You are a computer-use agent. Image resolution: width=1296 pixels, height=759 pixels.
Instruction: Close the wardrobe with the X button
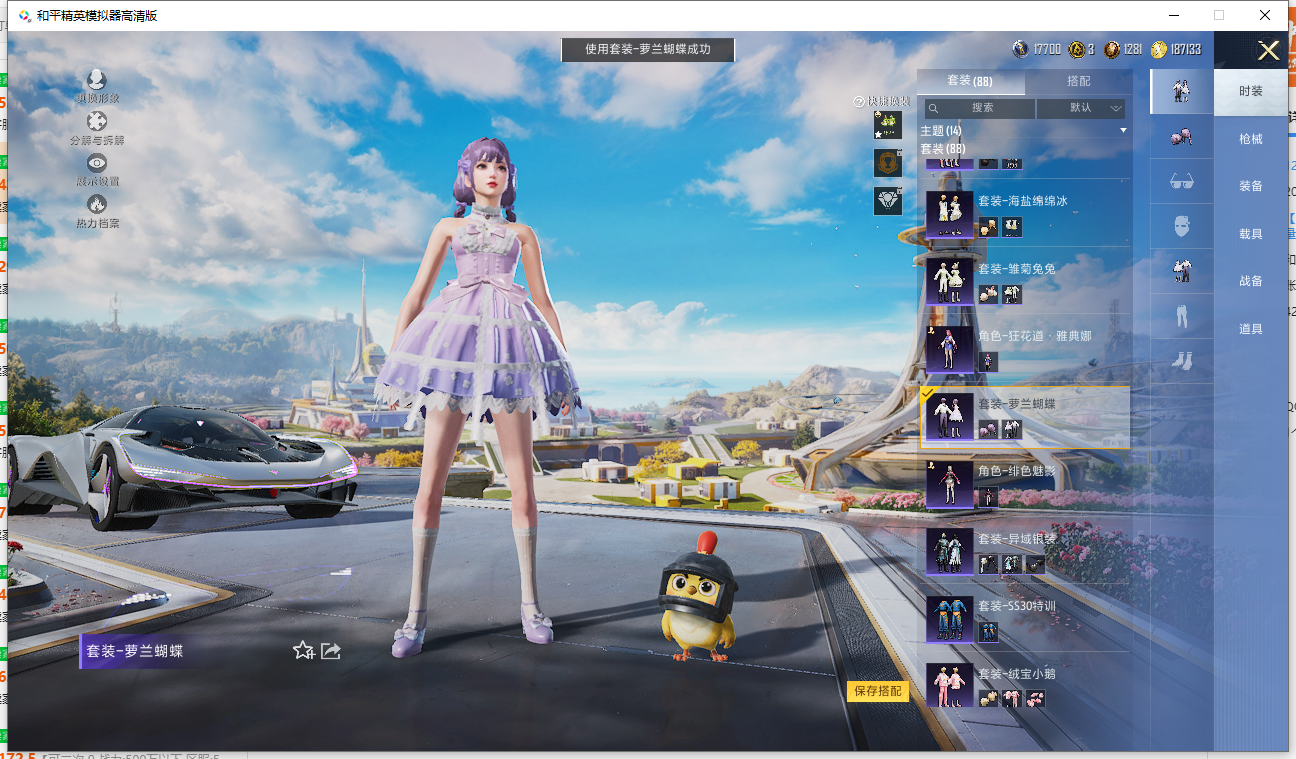tap(1268, 51)
